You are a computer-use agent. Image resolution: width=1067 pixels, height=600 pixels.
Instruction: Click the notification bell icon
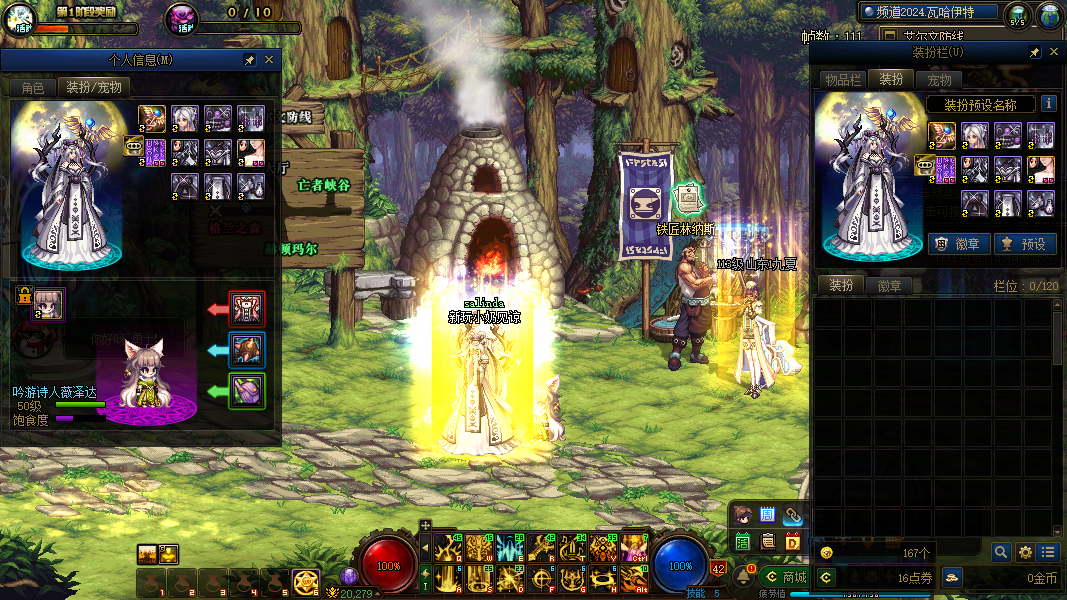(x=745, y=577)
